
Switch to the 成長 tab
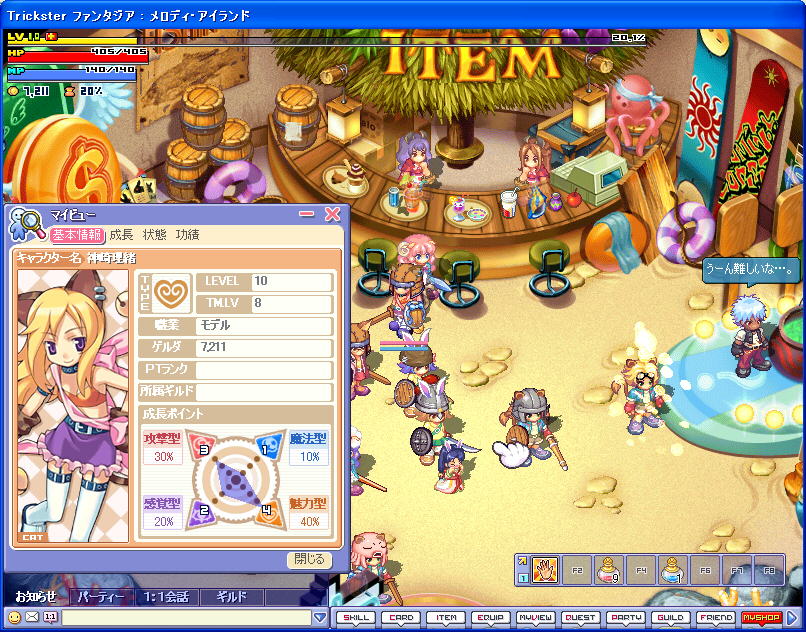tap(121, 235)
